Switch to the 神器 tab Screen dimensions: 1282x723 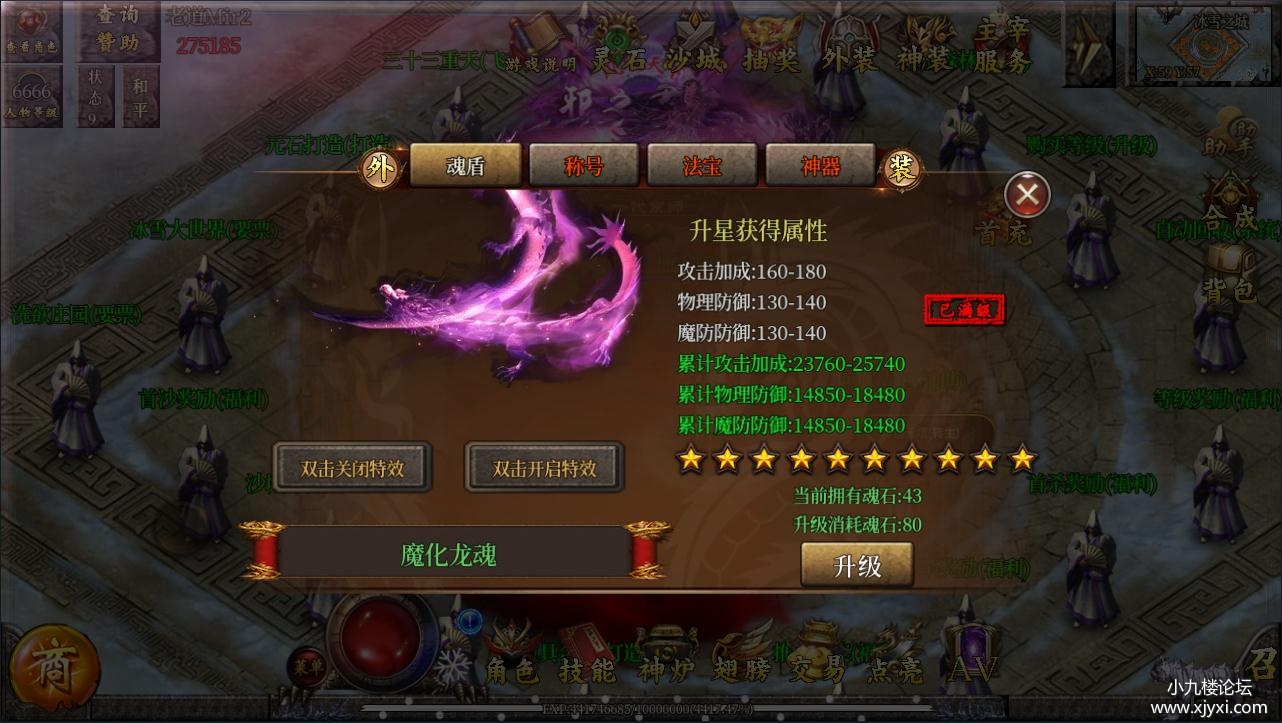(821, 165)
